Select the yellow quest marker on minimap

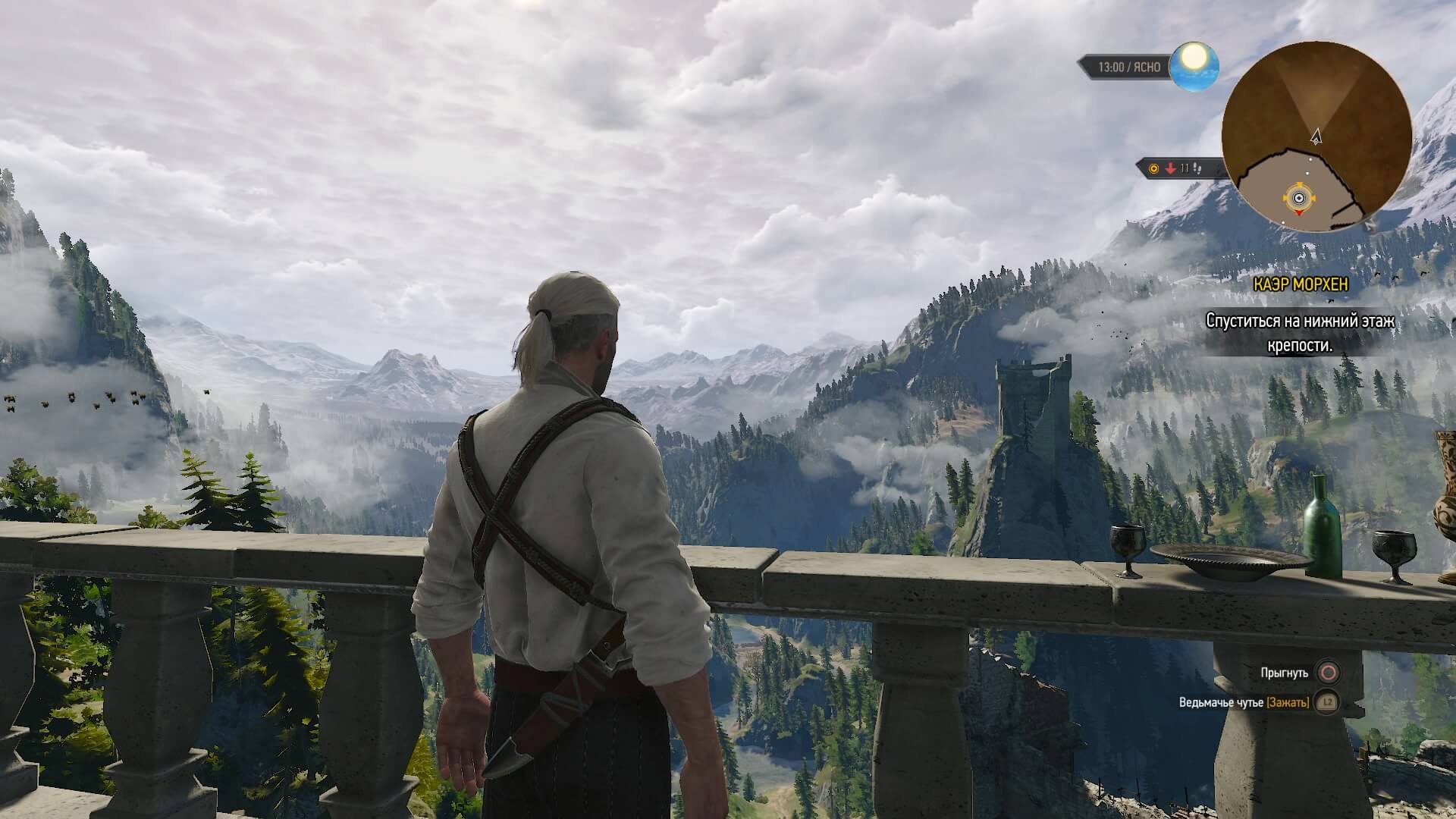[x=1298, y=199]
